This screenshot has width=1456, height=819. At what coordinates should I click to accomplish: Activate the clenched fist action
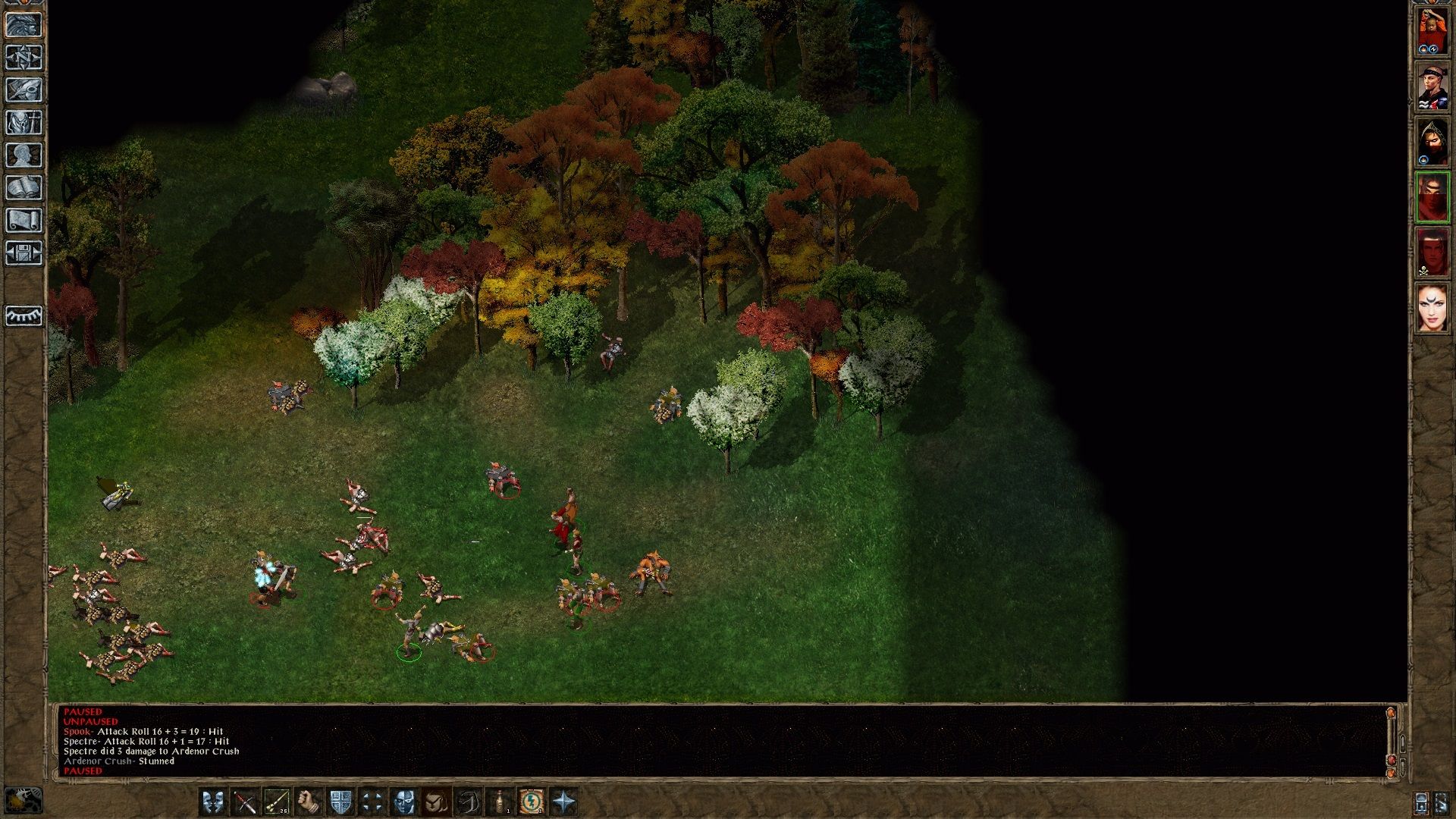309,802
